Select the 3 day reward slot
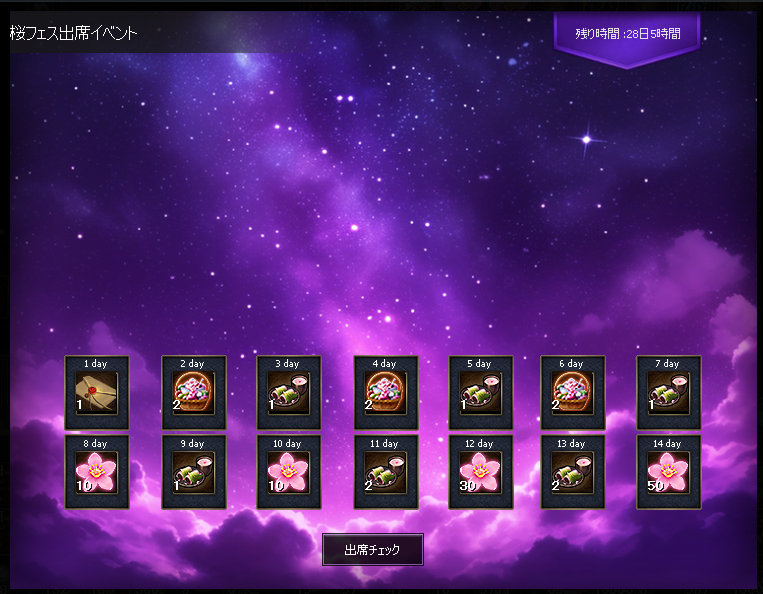 point(289,393)
